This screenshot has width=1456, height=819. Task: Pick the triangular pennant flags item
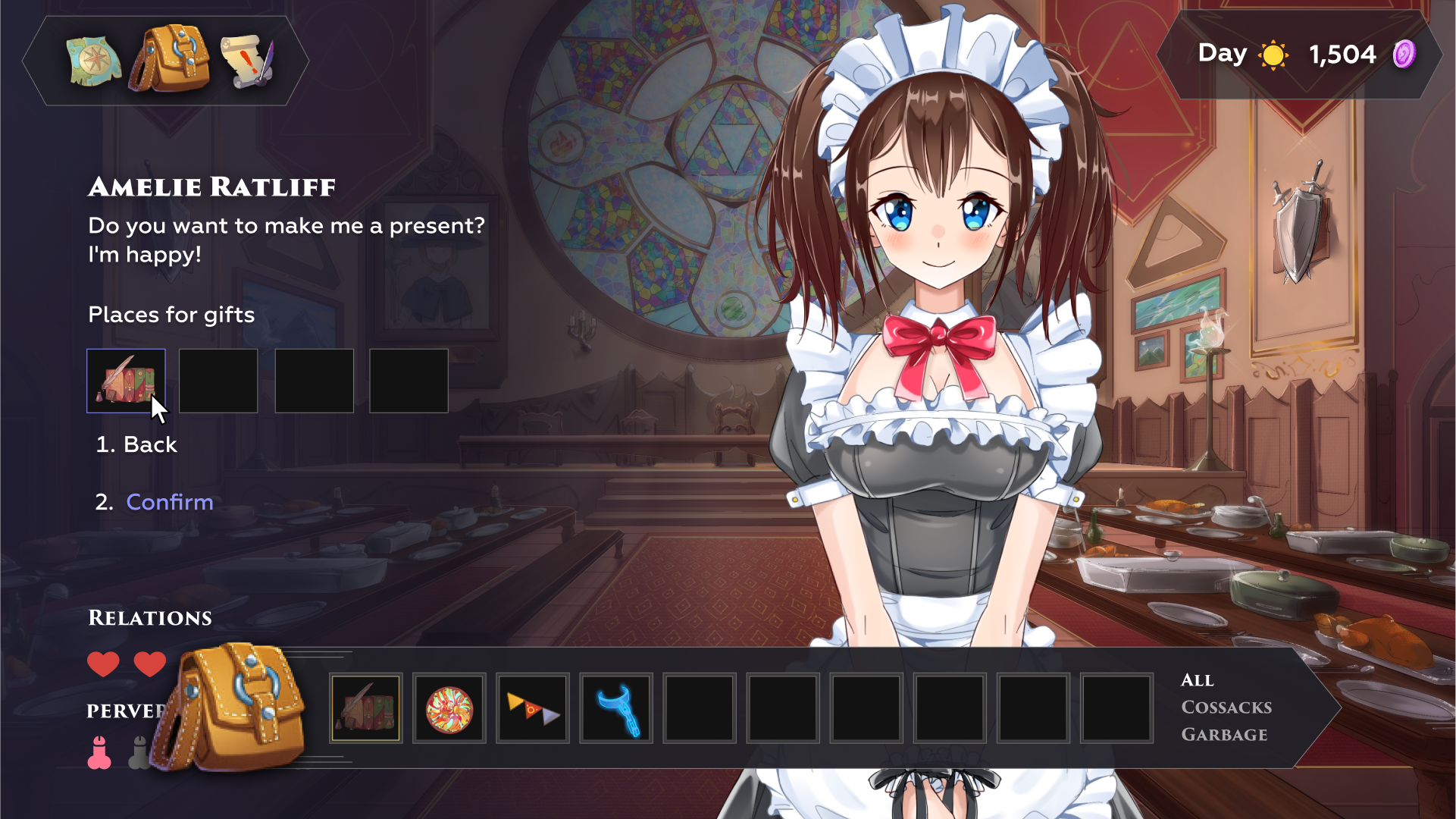pyautogui.click(x=533, y=708)
